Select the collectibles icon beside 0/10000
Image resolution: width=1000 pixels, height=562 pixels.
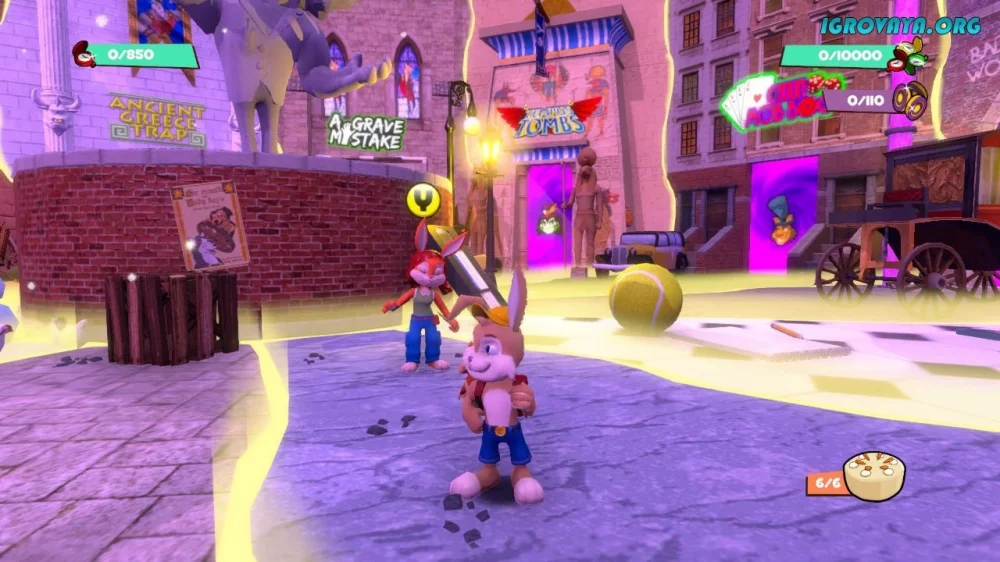(x=911, y=56)
